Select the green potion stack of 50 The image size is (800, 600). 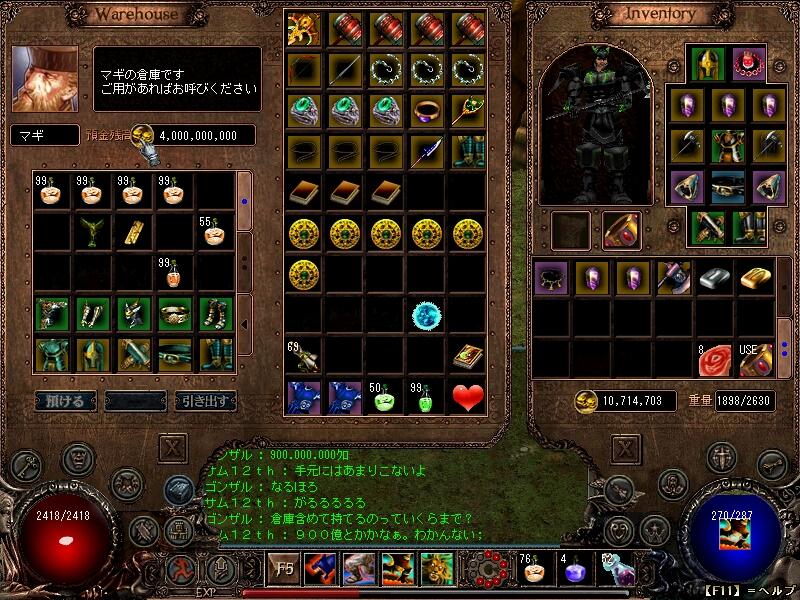[x=386, y=397]
